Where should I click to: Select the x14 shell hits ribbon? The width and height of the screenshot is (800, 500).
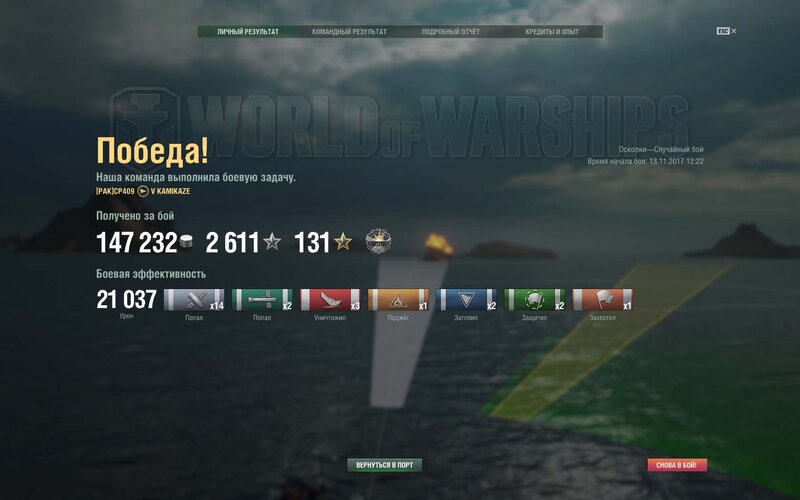coord(194,300)
